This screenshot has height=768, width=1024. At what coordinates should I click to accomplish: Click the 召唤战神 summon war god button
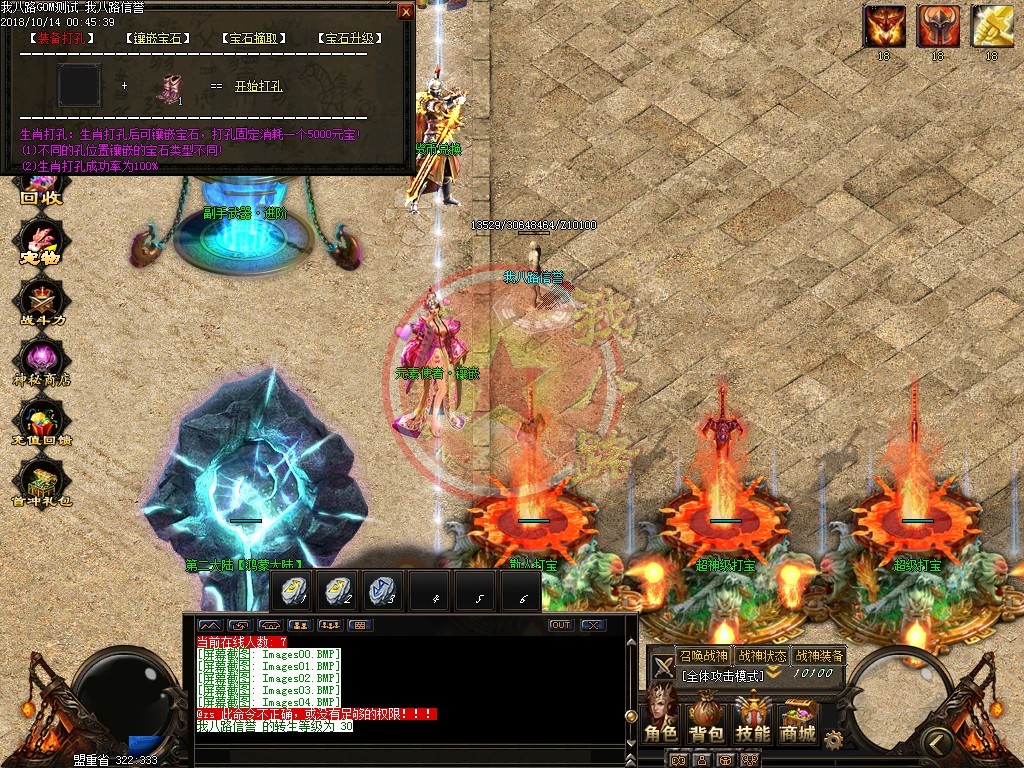click(x=703, y=656)
